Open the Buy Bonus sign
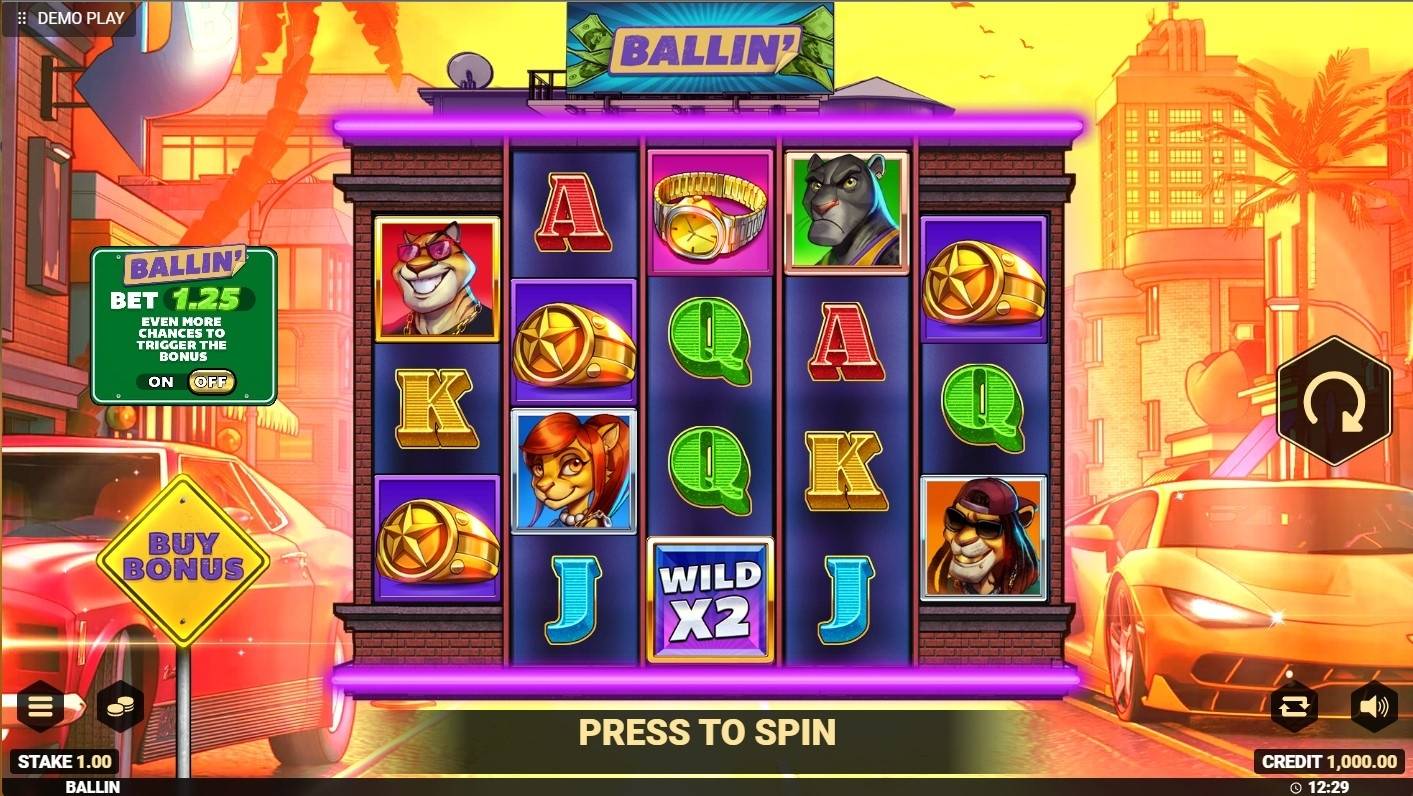Image resolution: width=1413 pixels, height=796 pixels. tap(183, 558)
